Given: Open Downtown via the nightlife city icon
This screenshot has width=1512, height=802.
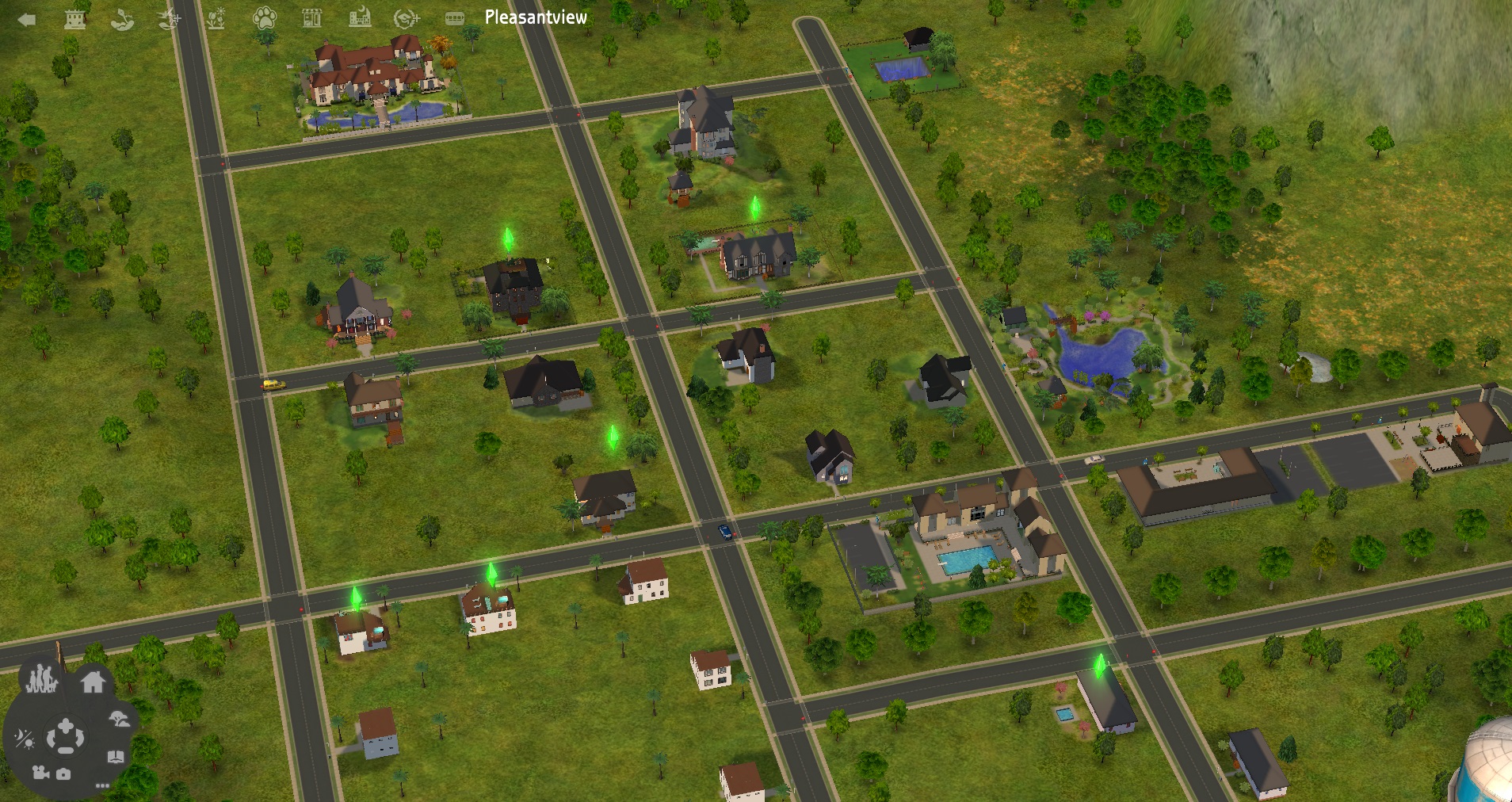Looking at the screenshot, I should click(x=359, y=18).
